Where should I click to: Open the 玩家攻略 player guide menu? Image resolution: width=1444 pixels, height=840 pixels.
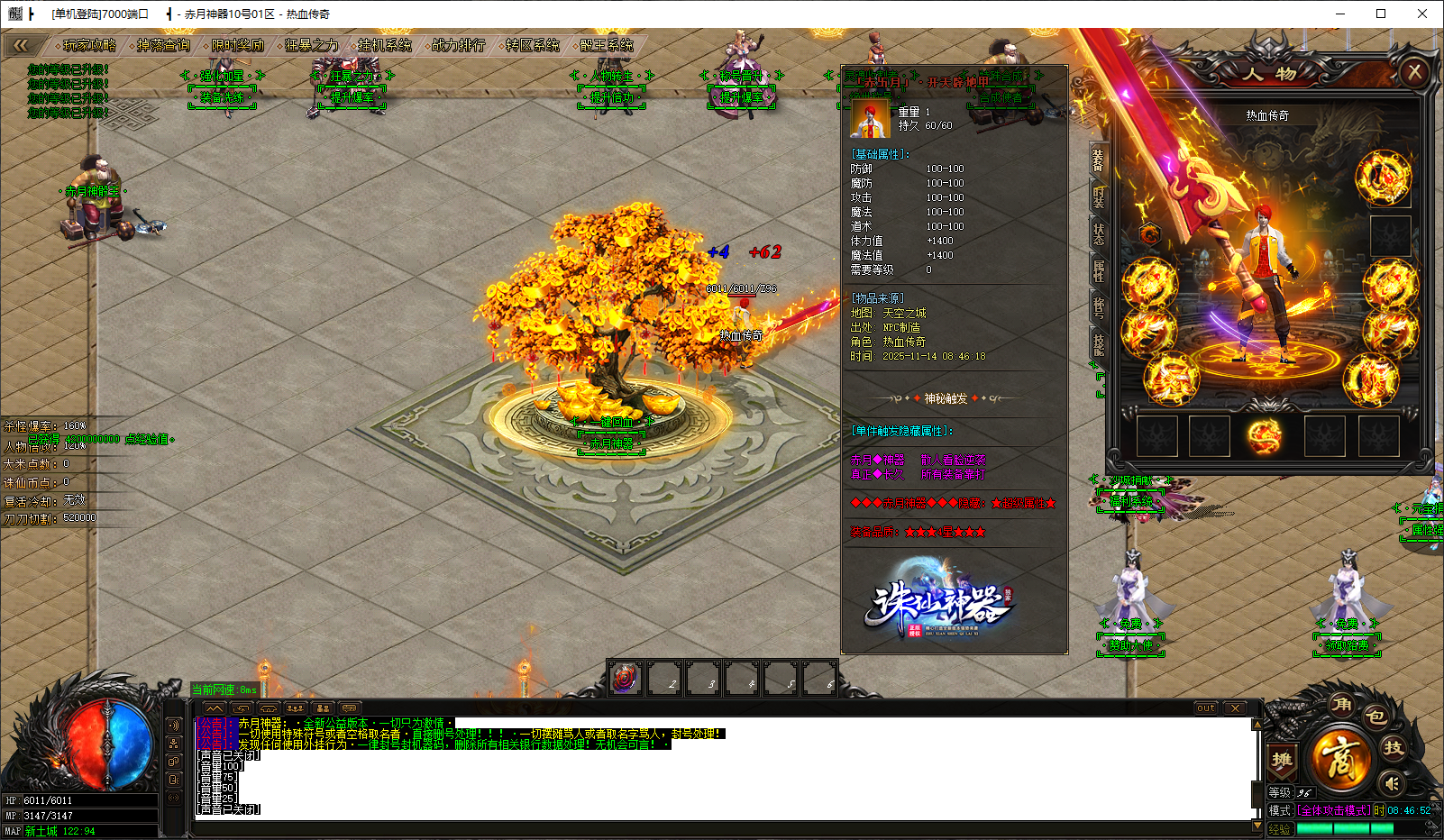click(88, 45)
